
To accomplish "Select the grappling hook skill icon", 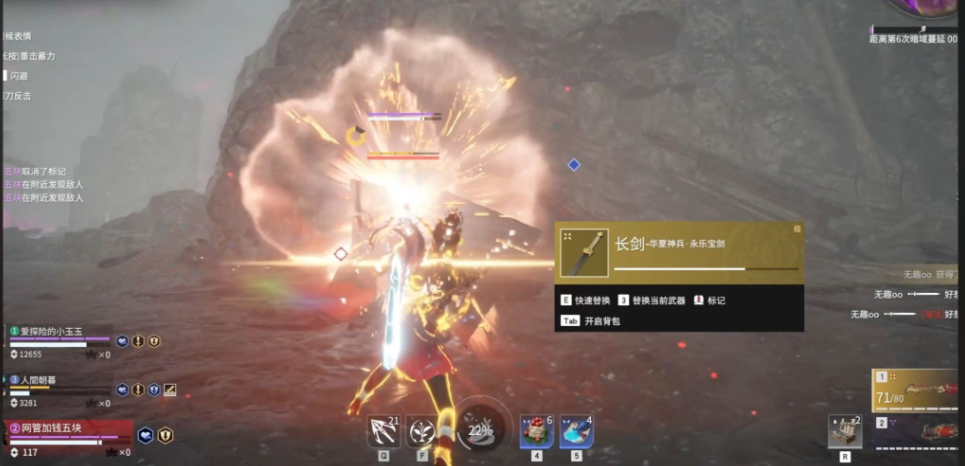I will tap(382, 432).
